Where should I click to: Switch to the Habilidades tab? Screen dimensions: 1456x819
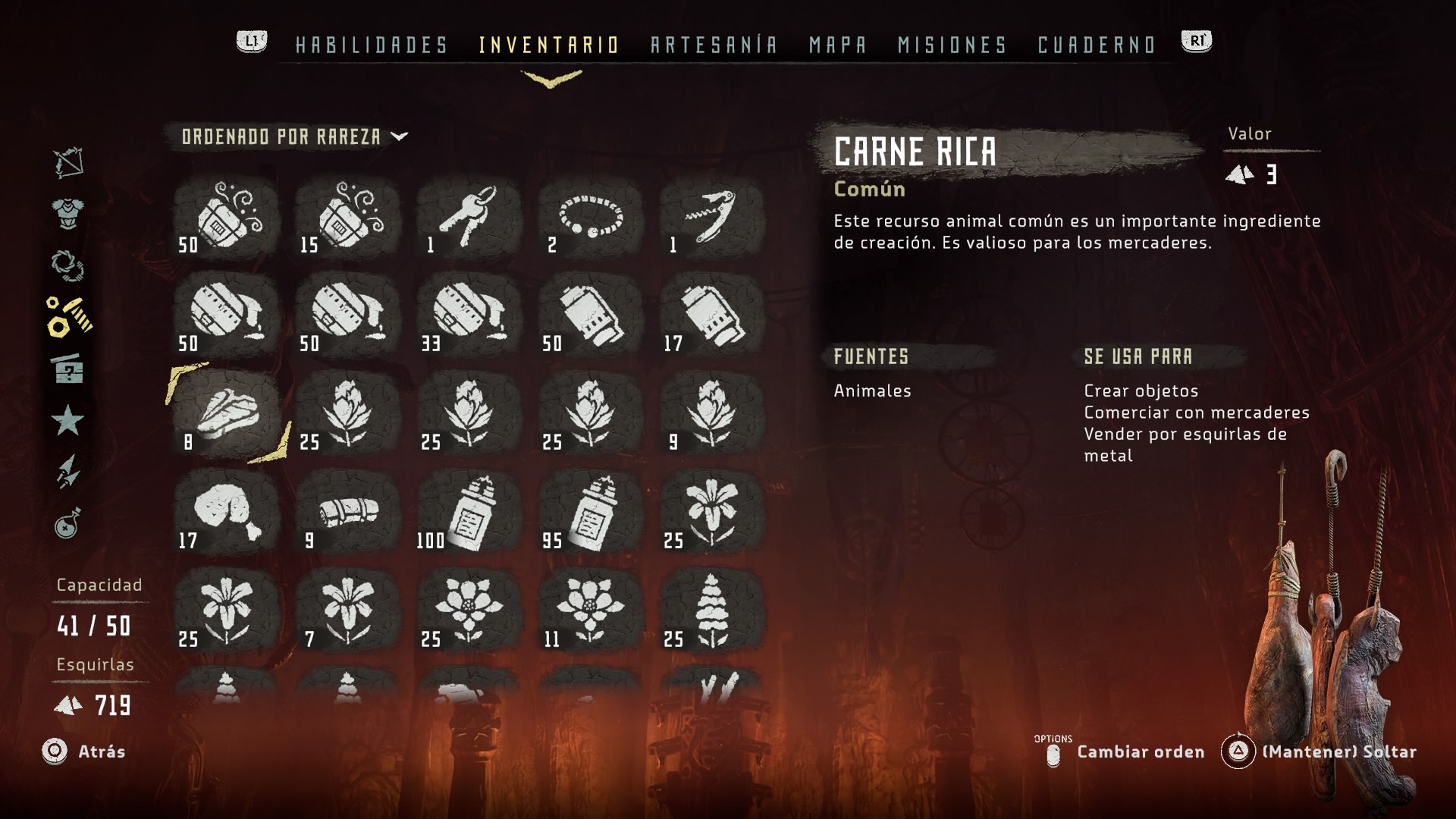tap(372, 45)
